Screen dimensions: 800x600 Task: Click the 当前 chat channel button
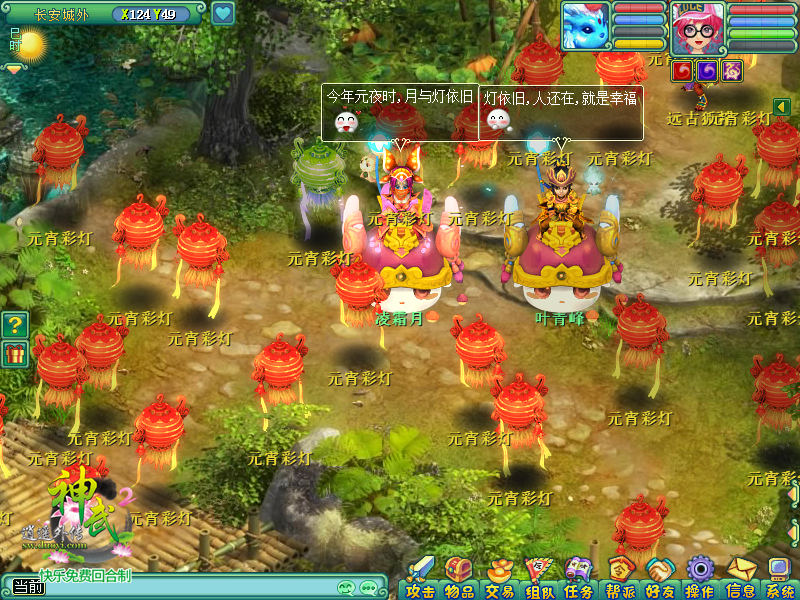tap(23, 587)
